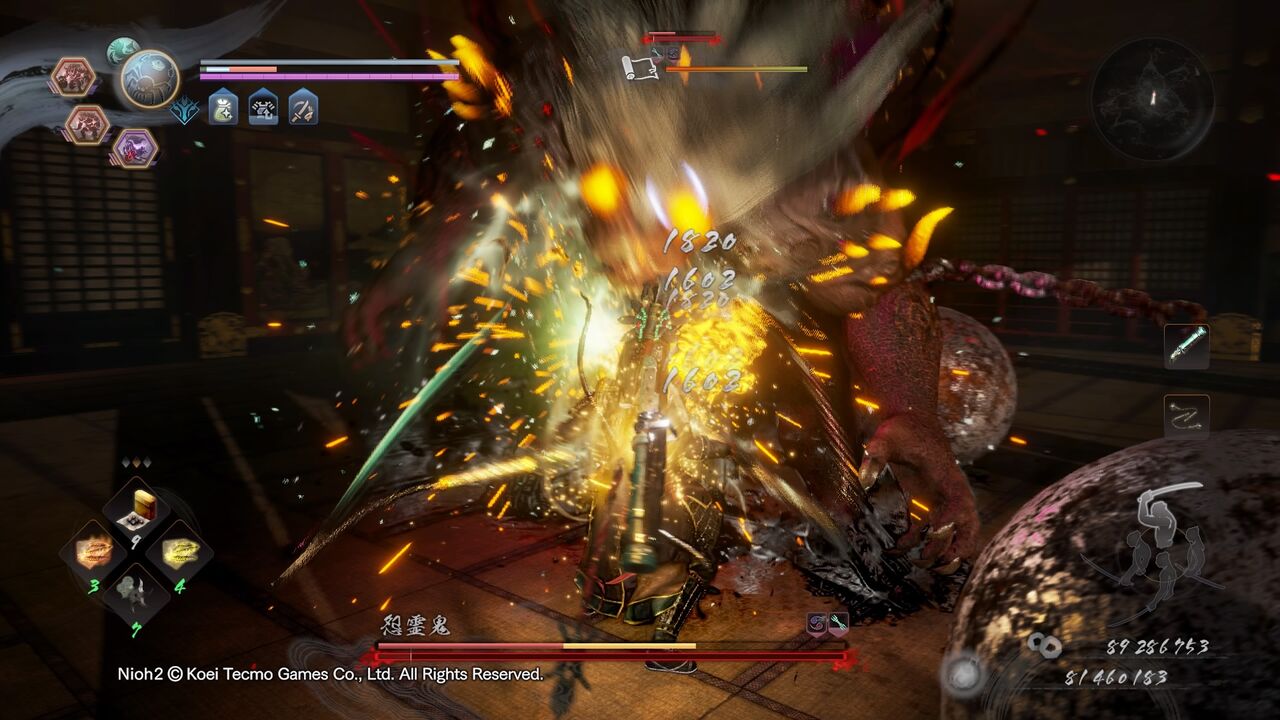Inspect the item-drop bag buff icon

pos(222,109)
